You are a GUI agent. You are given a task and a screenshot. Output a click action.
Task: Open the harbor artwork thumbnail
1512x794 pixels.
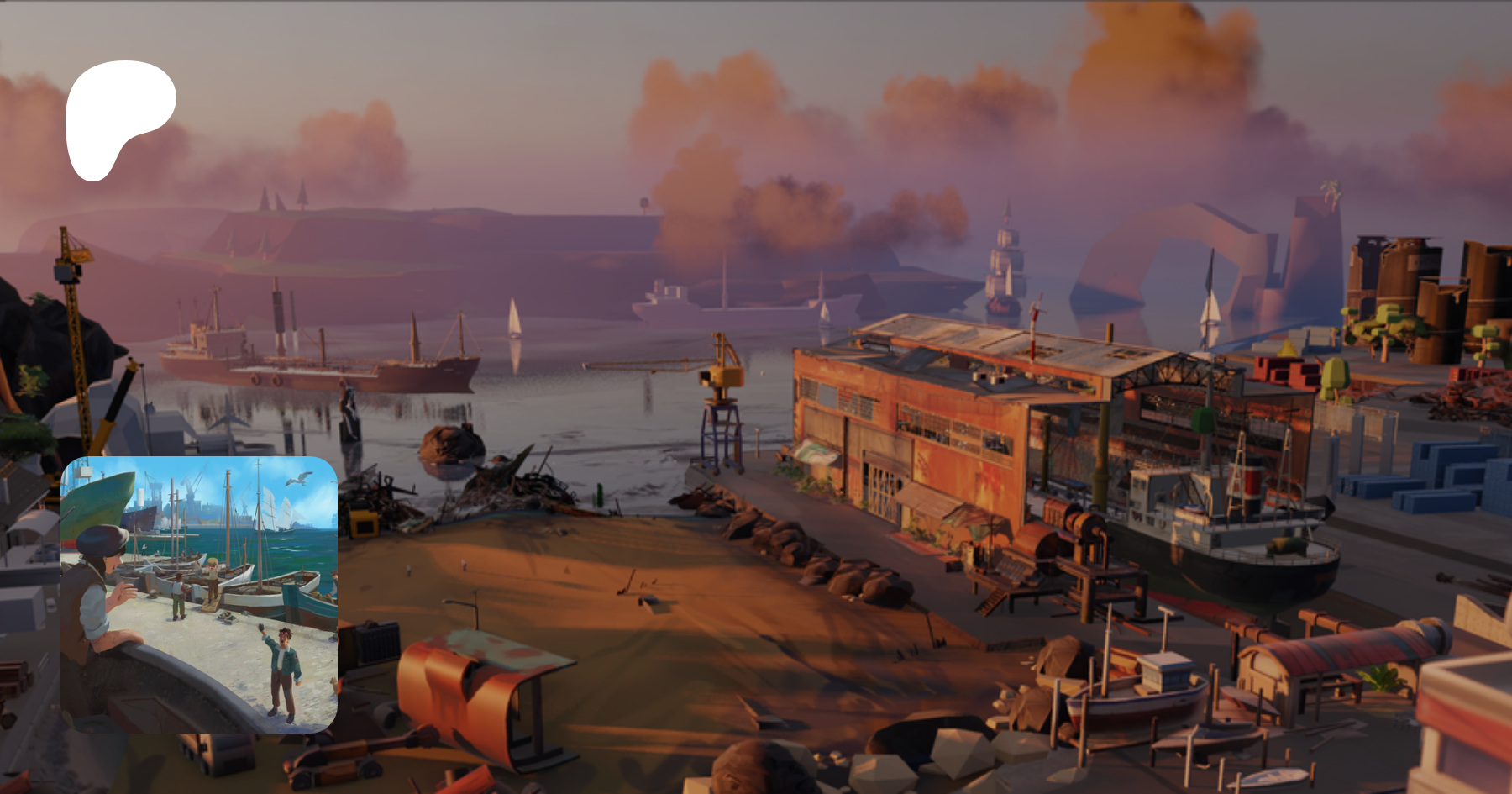199,594
